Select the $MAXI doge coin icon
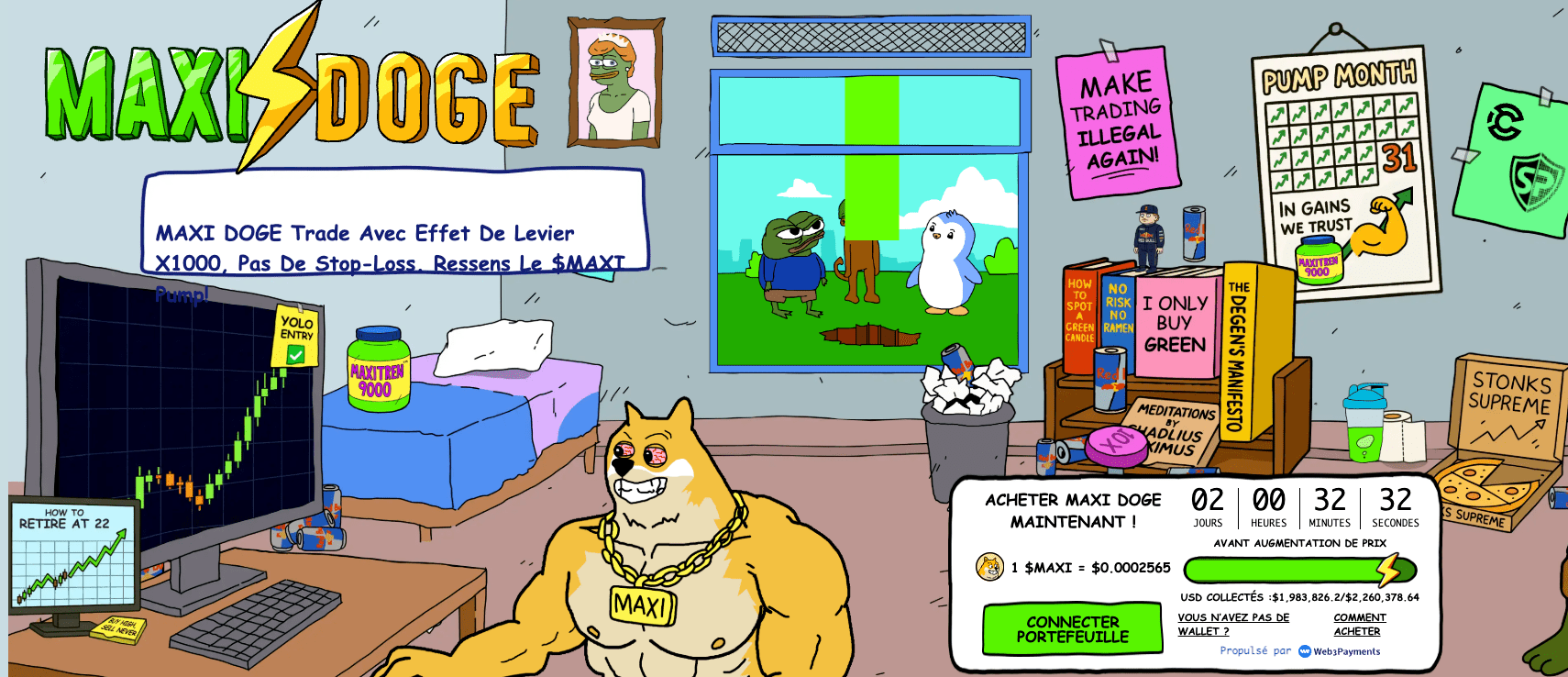This screenshot has height=677, width=1568. pyautogui.click(x=988, y=566)
